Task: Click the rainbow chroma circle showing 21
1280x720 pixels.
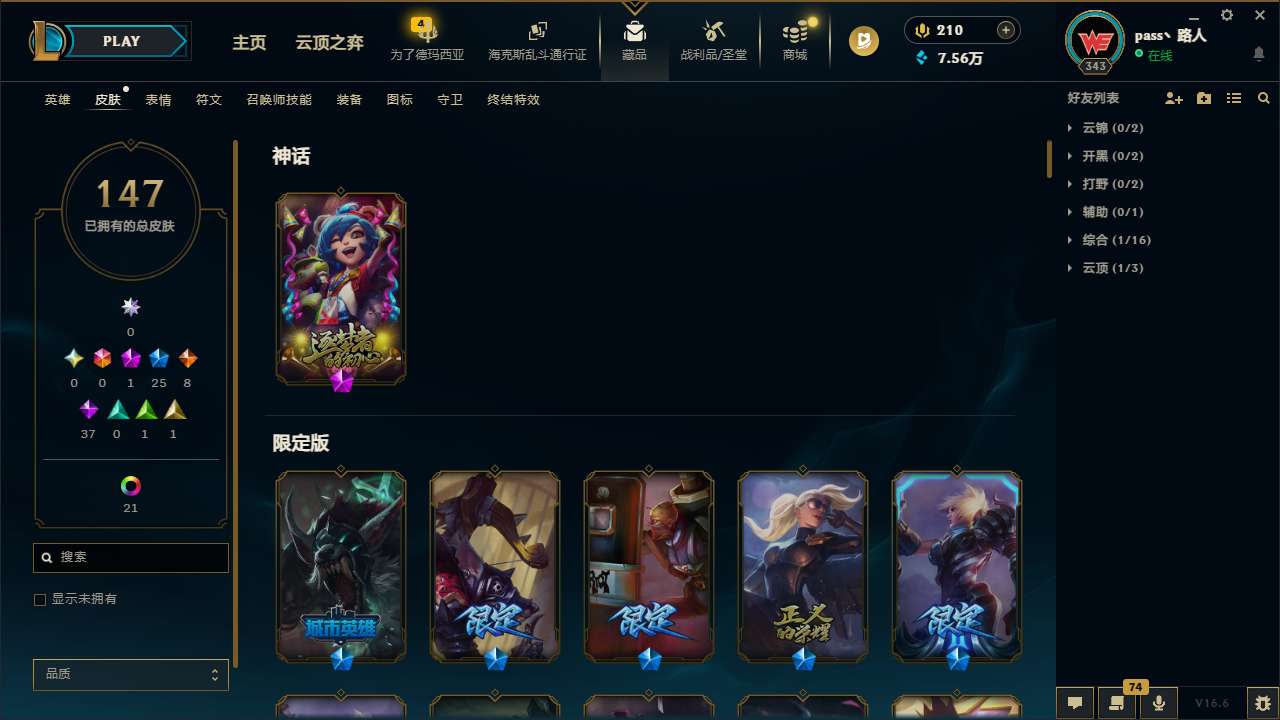Action: 130,487
